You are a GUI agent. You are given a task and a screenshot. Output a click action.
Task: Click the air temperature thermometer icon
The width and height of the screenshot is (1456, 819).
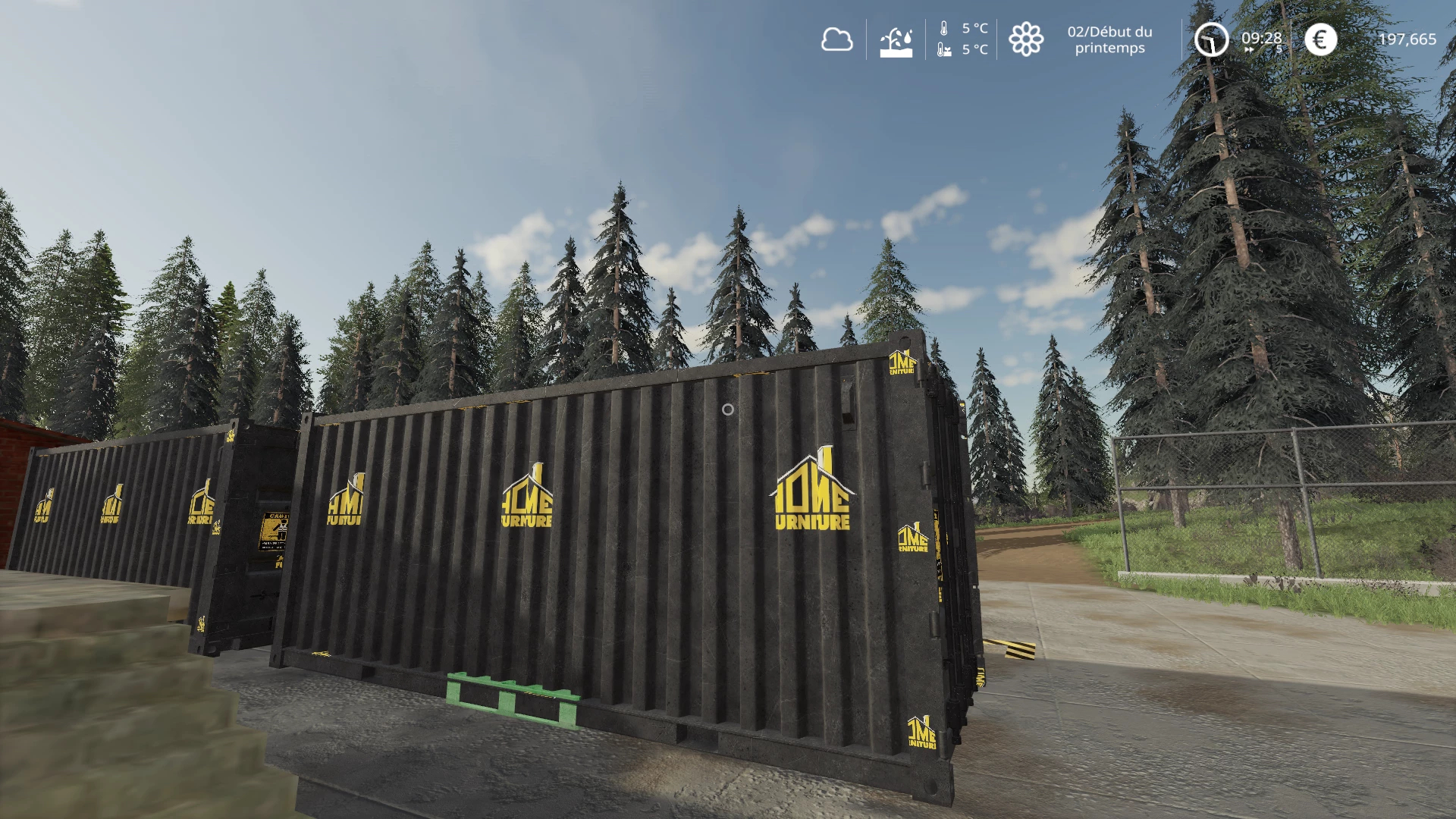pyautogui.click(x=944, y=29)
